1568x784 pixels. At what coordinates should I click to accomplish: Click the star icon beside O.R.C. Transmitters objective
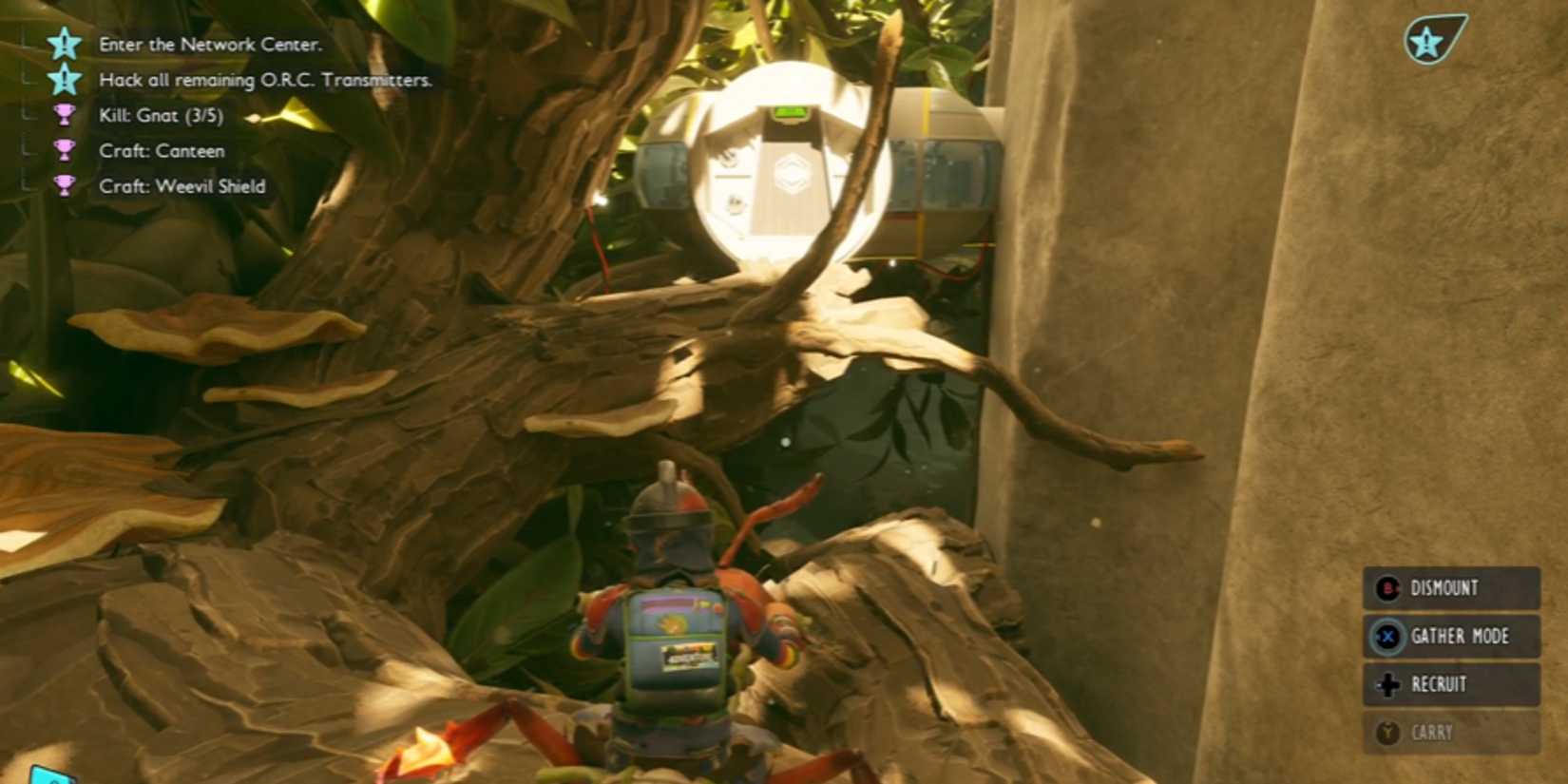pos(63,81)
